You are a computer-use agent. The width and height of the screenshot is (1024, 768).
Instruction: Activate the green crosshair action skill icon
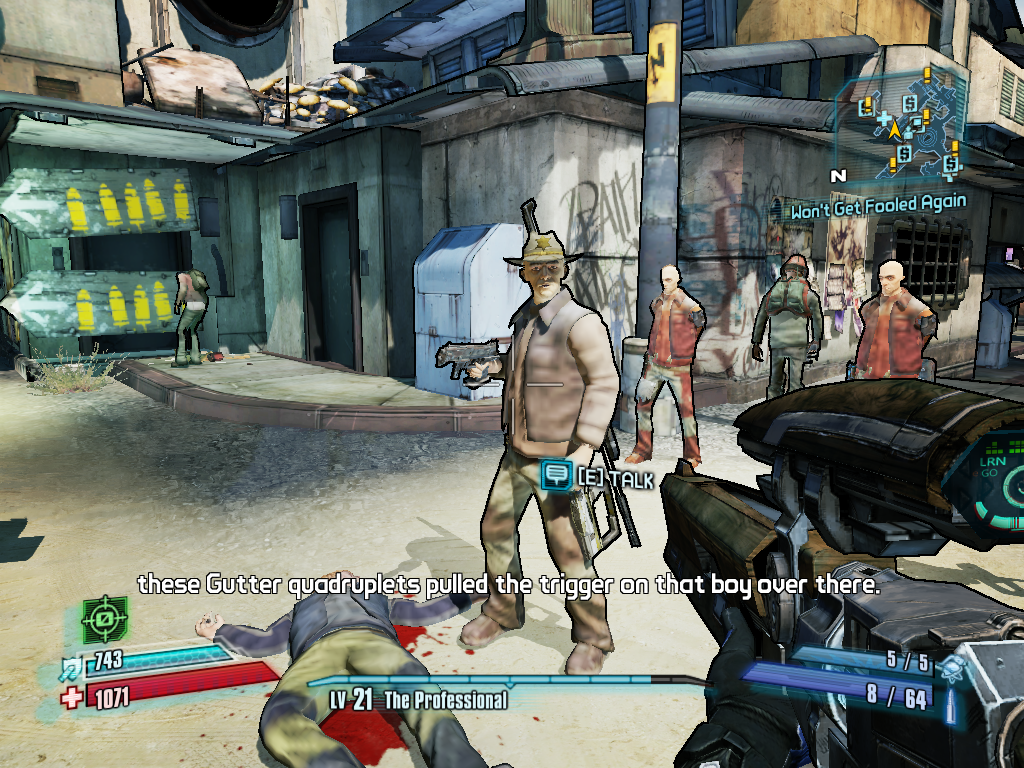(x=104, y=620)
